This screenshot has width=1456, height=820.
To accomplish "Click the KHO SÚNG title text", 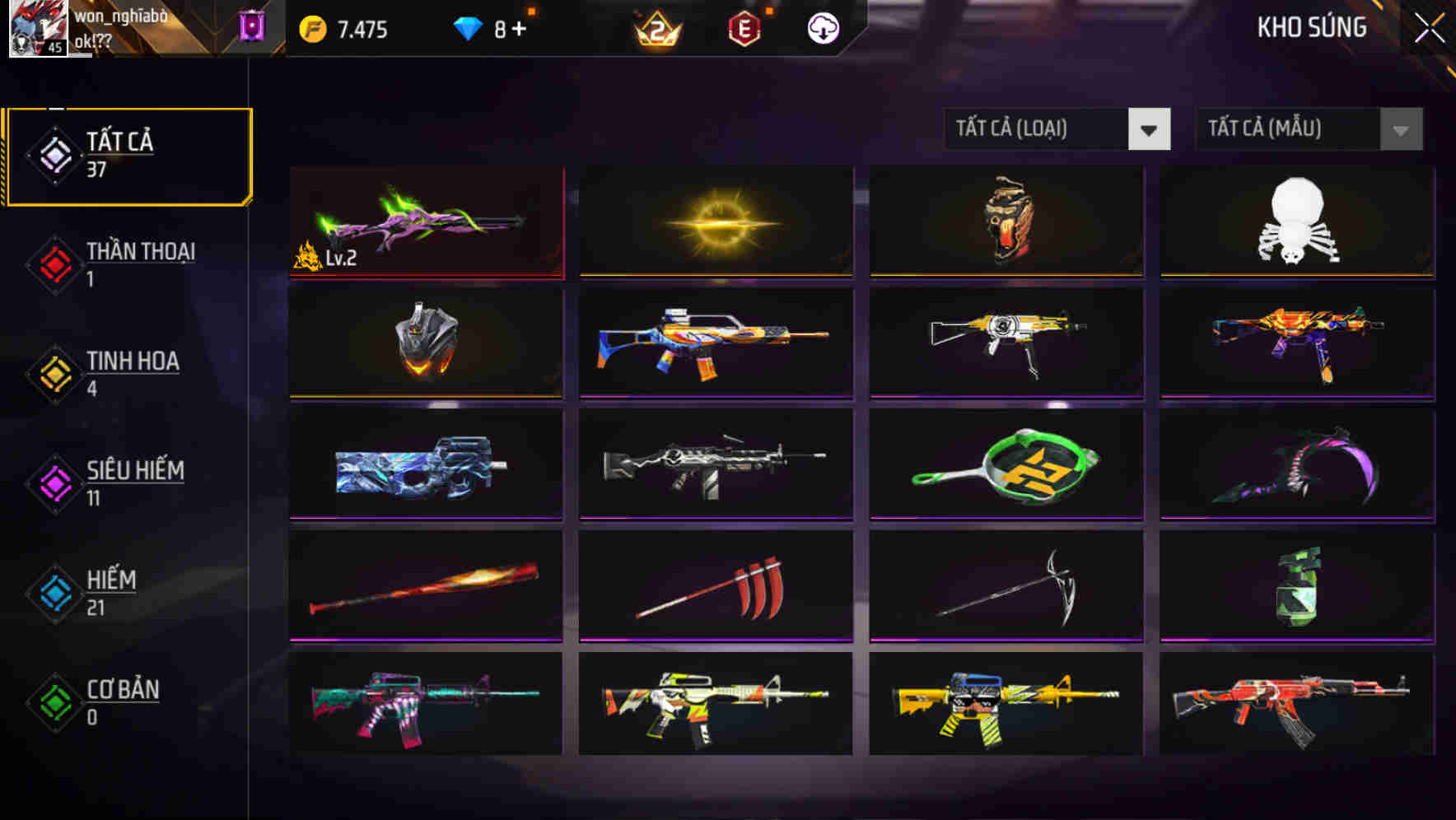I will coord(1312,27).
